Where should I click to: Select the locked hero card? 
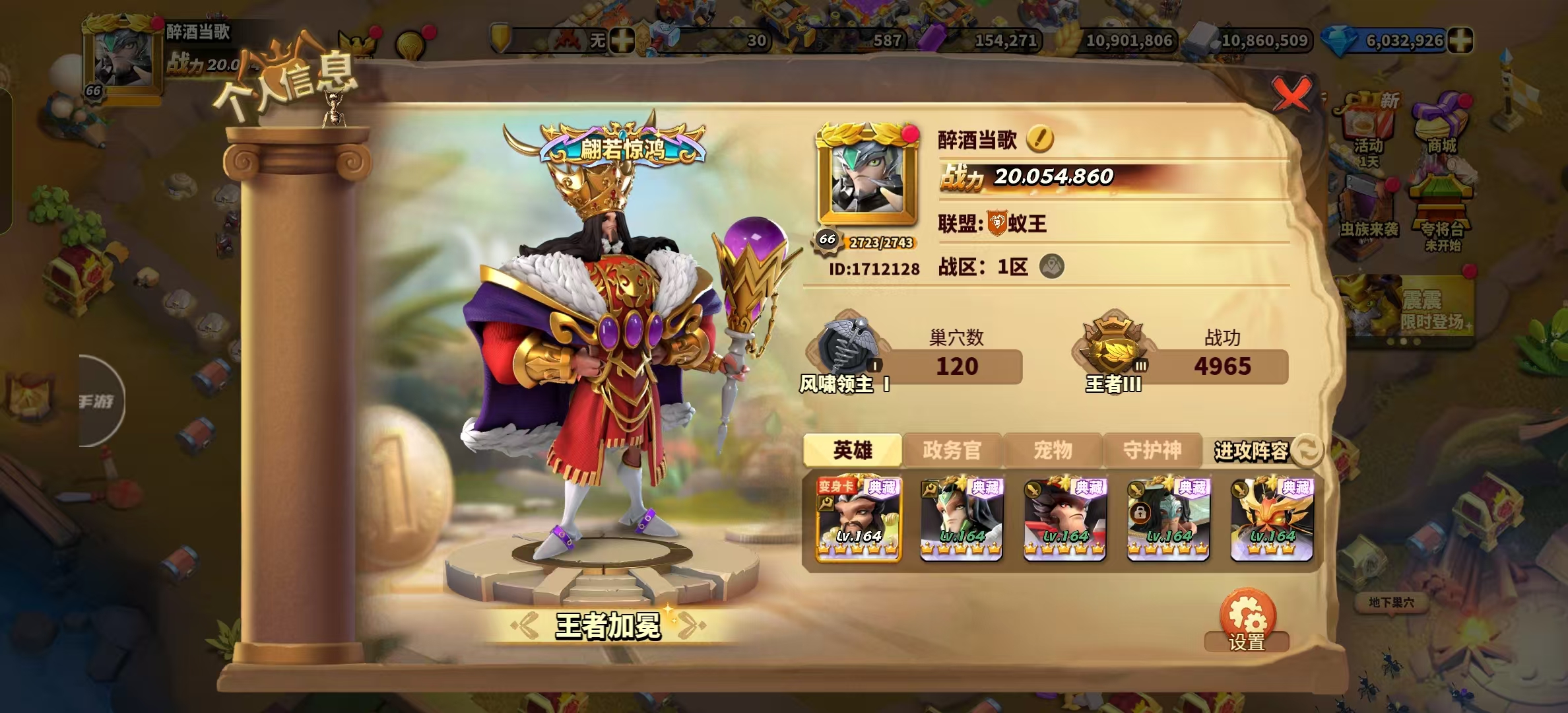[x=1168, y=520]
